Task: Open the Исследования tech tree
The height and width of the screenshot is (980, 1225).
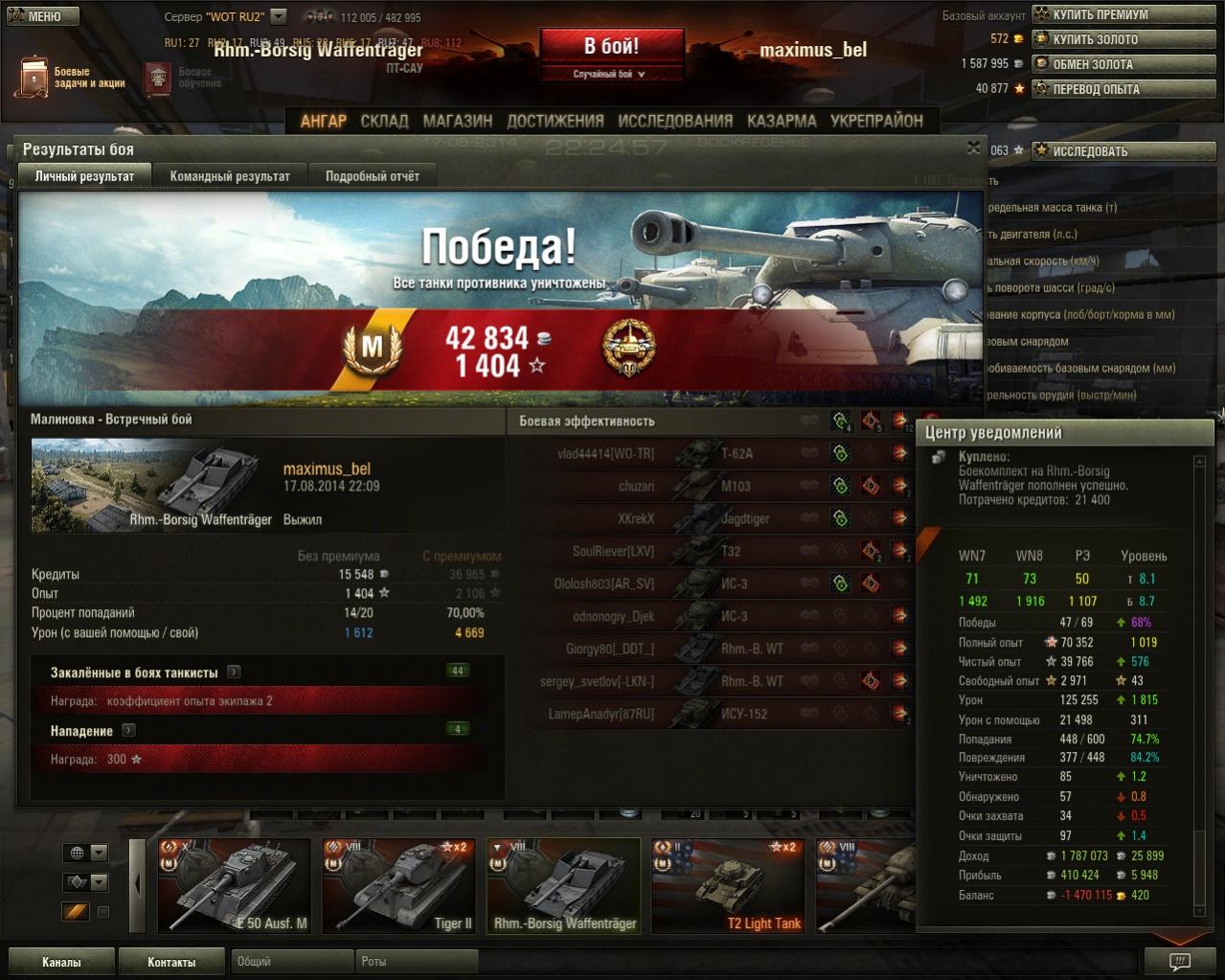Action: point(675,121)
